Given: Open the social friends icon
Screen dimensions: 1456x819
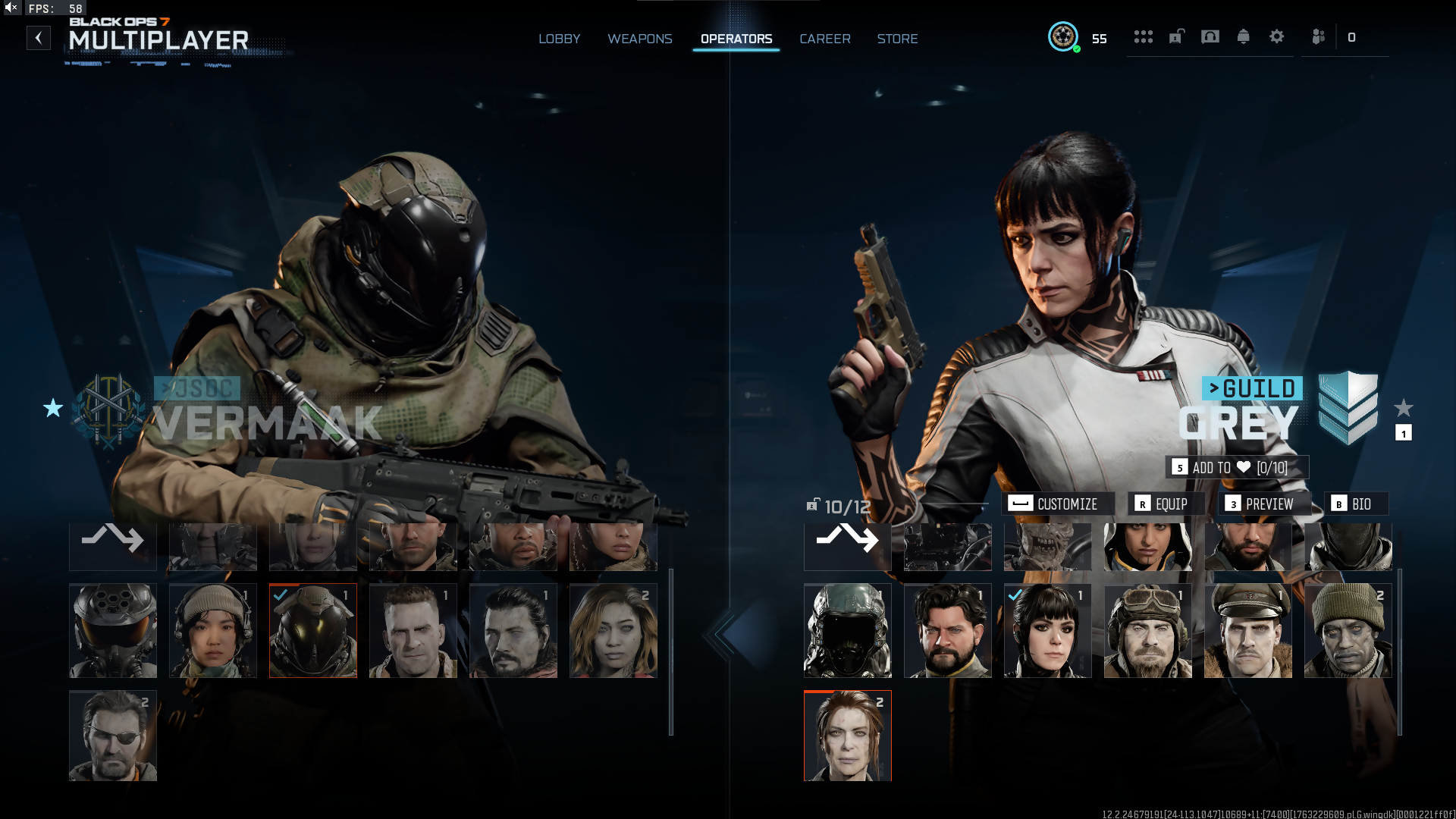Looking at the screenshot, I should point(1318,36).
